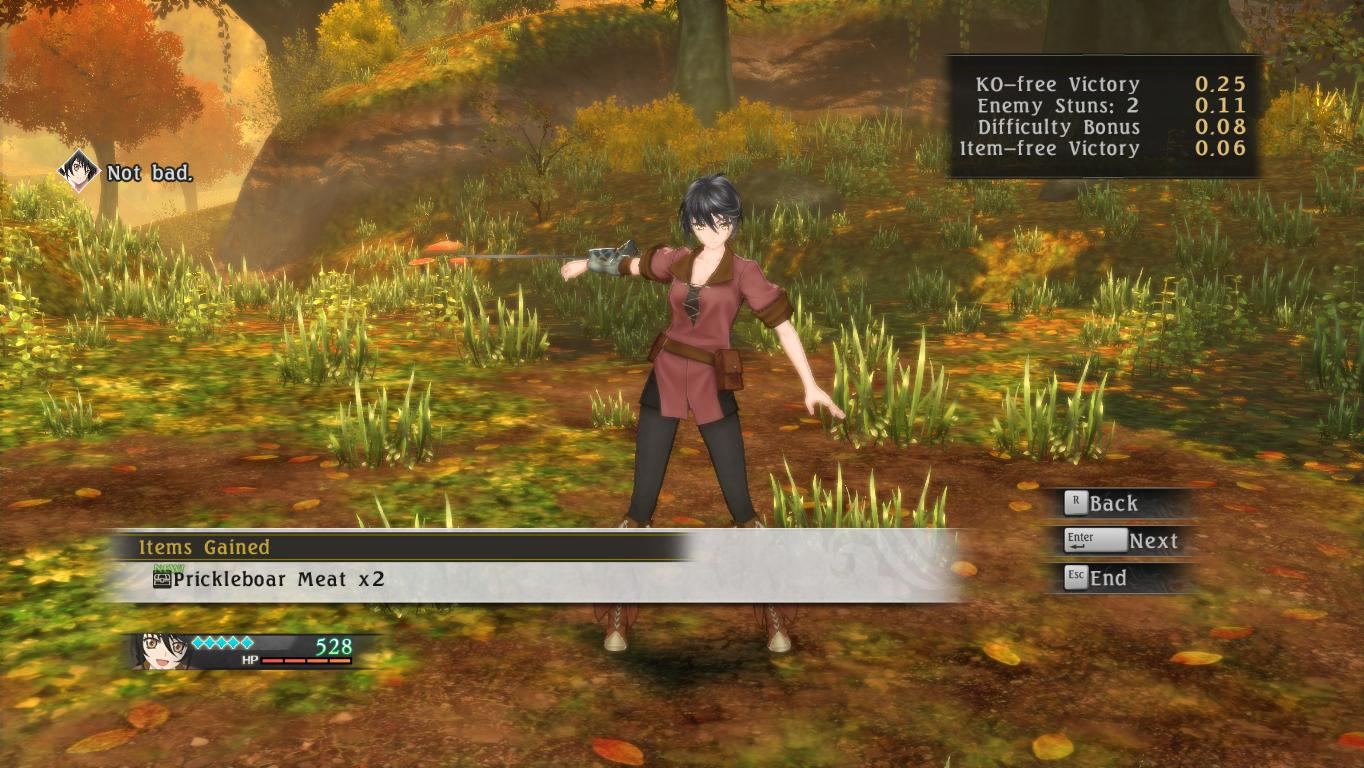End the victory results screen

(x=1096, y=578)
